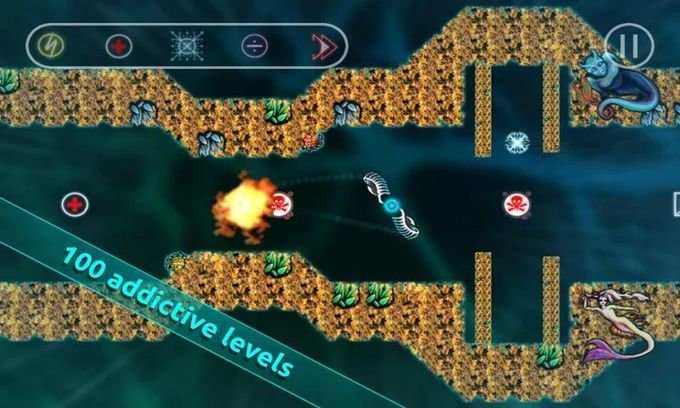The height and width of the screenshot is (408, 680).
Task: Choose the division sign power icon
Action: pyautogui.click(x=254, y=46)
